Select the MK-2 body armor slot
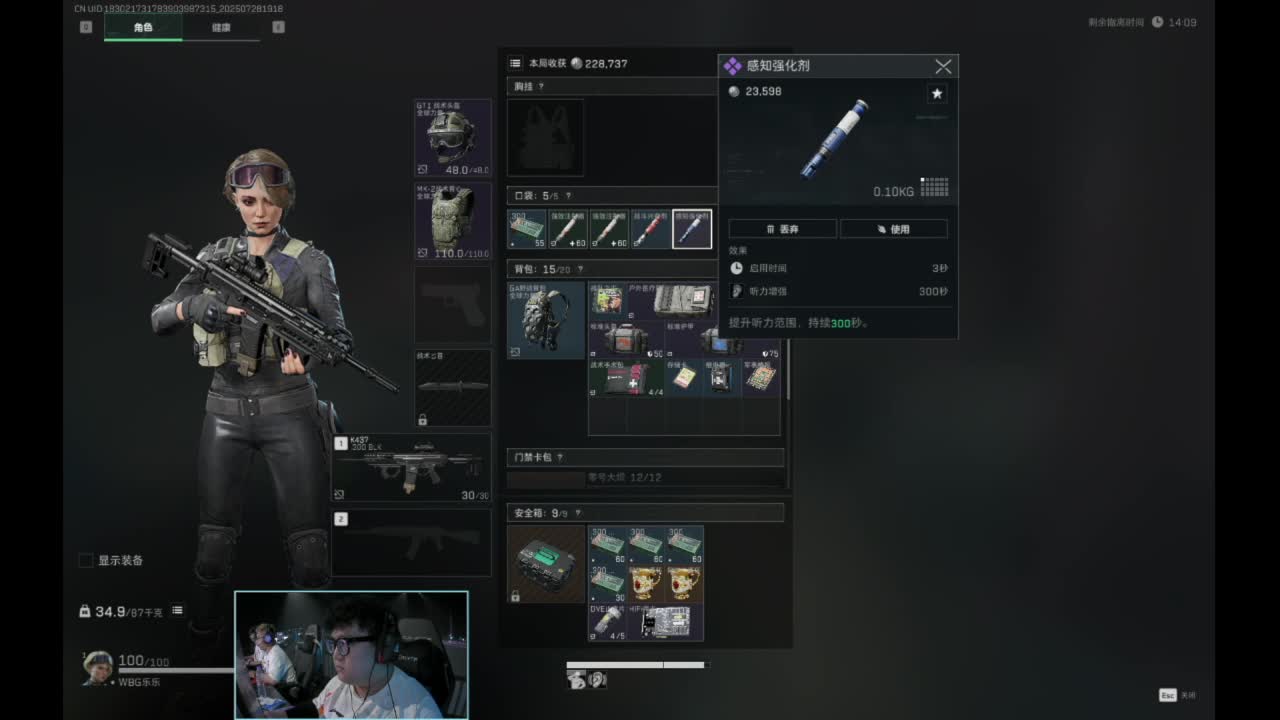Viewport: 1280px width, 720px height. [x=453, y=221]
